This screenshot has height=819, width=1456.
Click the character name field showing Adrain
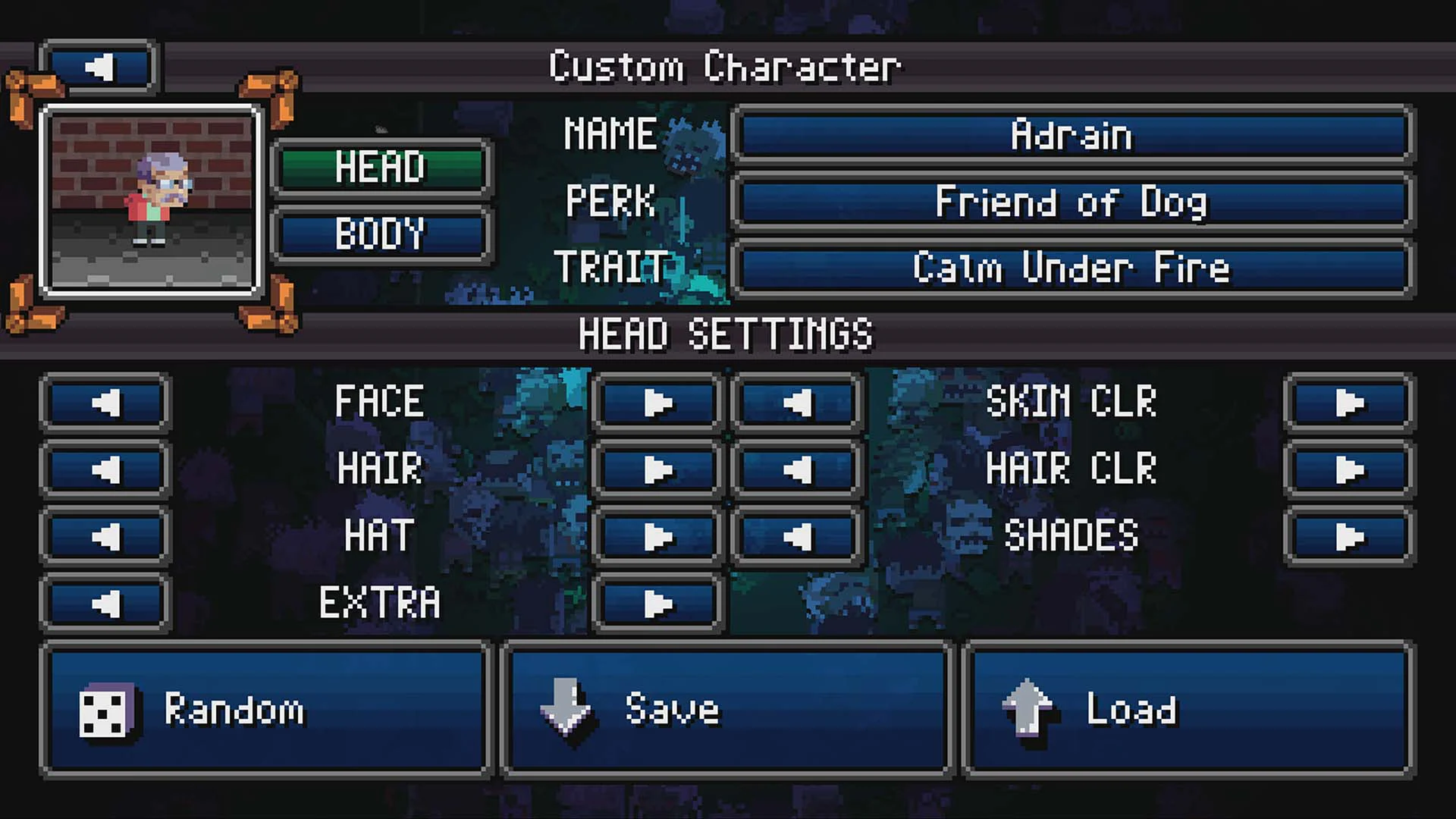click(x=1072, y=135)
